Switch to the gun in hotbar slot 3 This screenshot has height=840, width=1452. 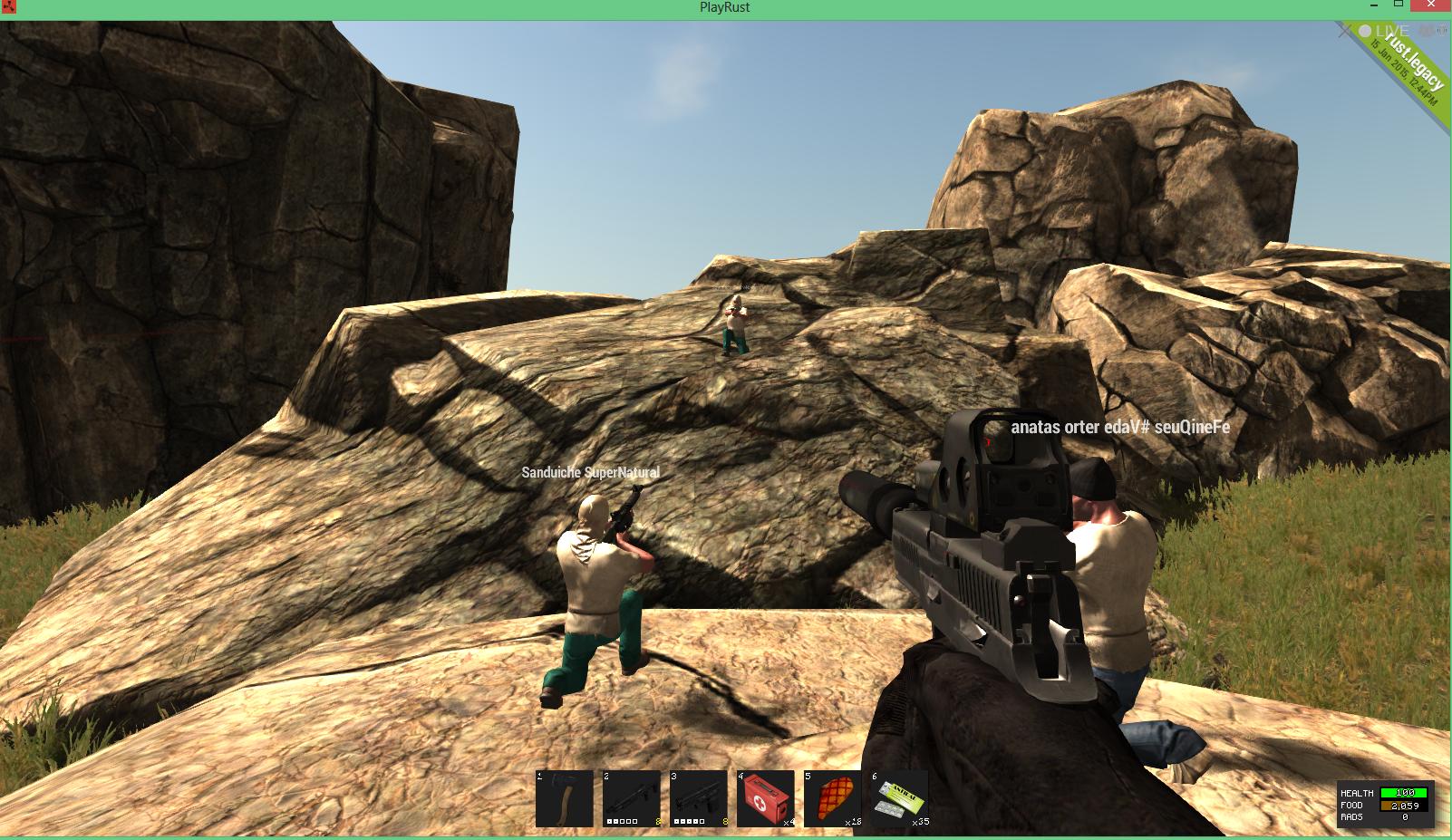click(x=699, y=798)
